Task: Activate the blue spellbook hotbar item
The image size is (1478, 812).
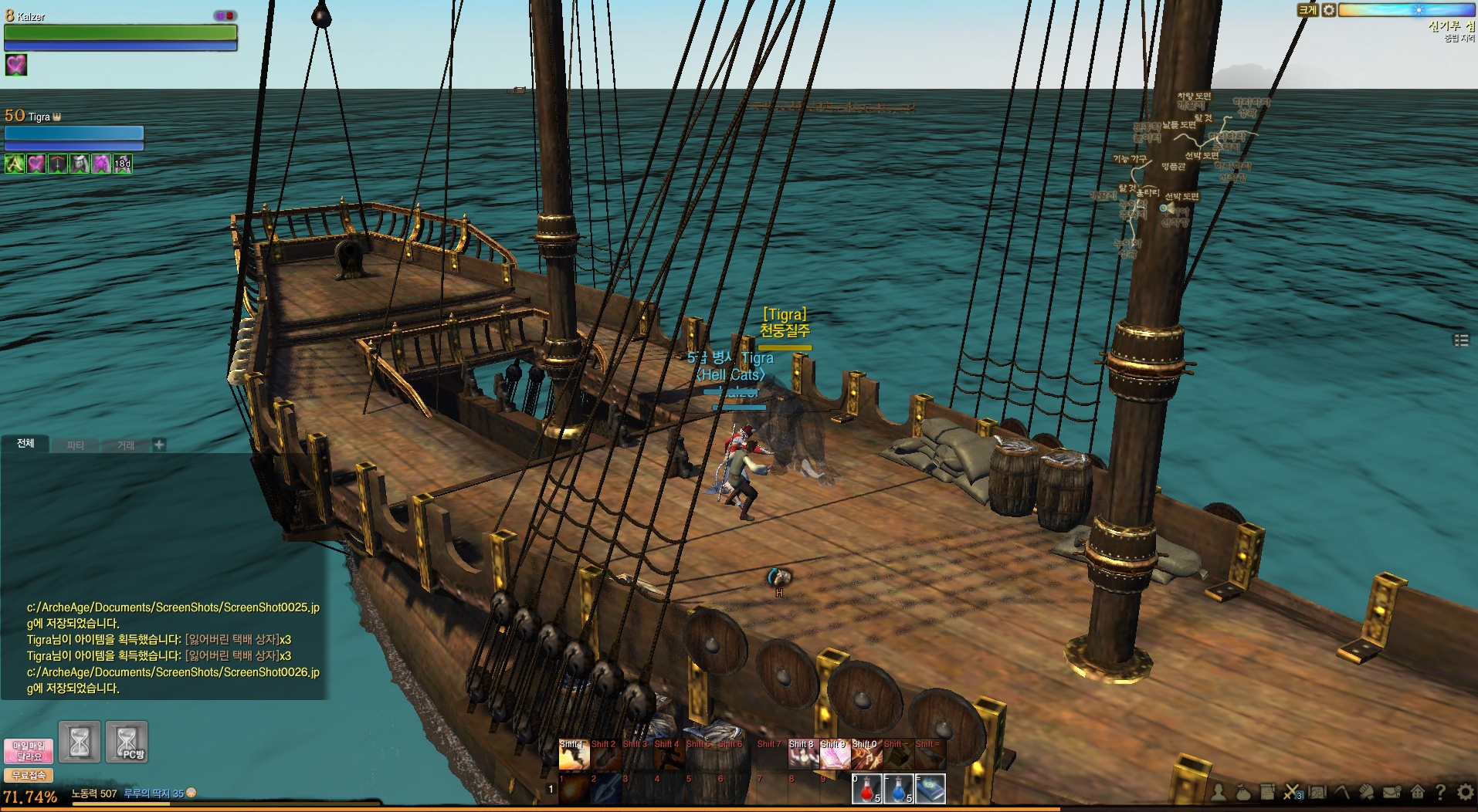Action: (931, 789)
